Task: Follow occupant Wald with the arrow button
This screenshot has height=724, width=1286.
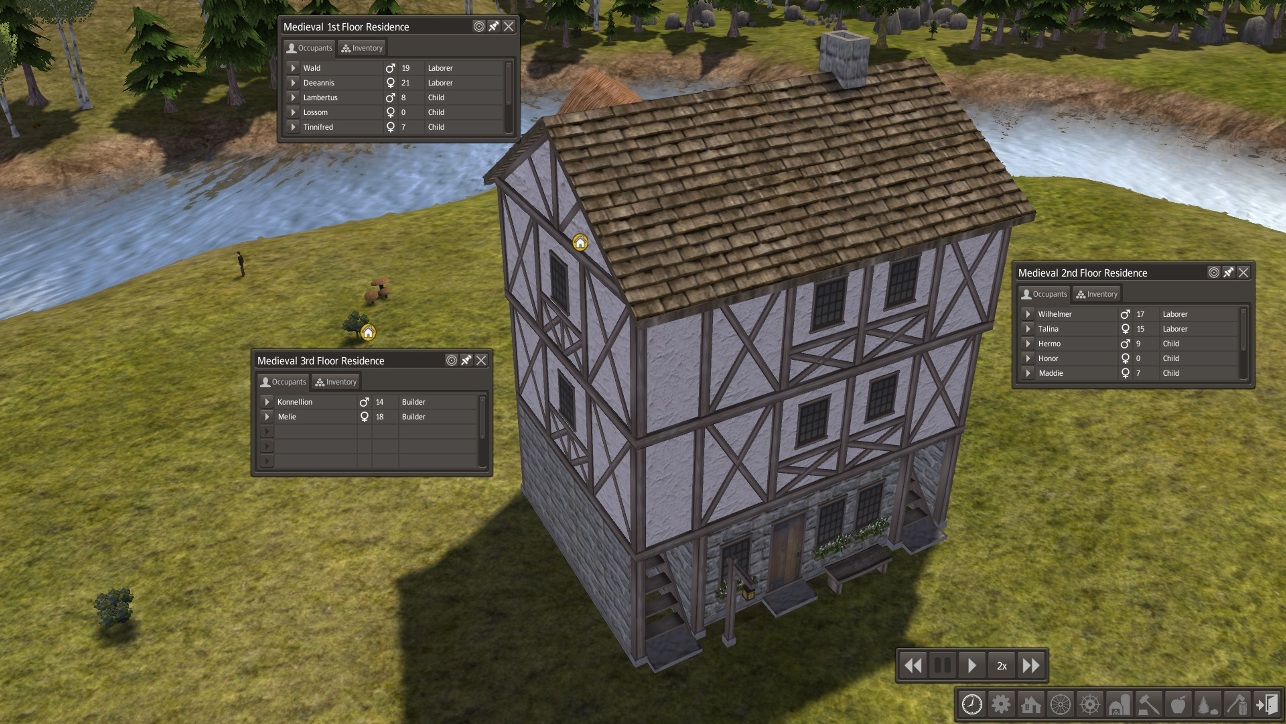Action: point(293,68)
